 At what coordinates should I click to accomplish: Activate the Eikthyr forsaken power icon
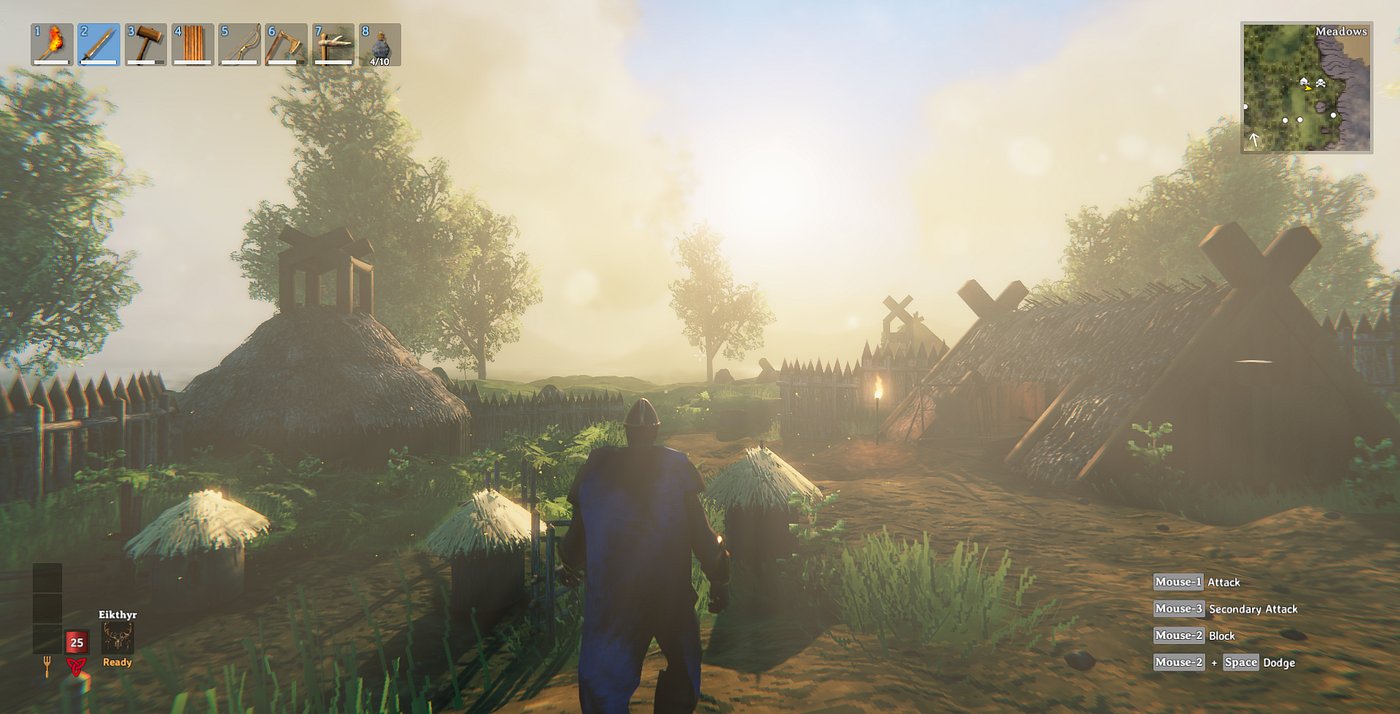(x=117, y=637)
